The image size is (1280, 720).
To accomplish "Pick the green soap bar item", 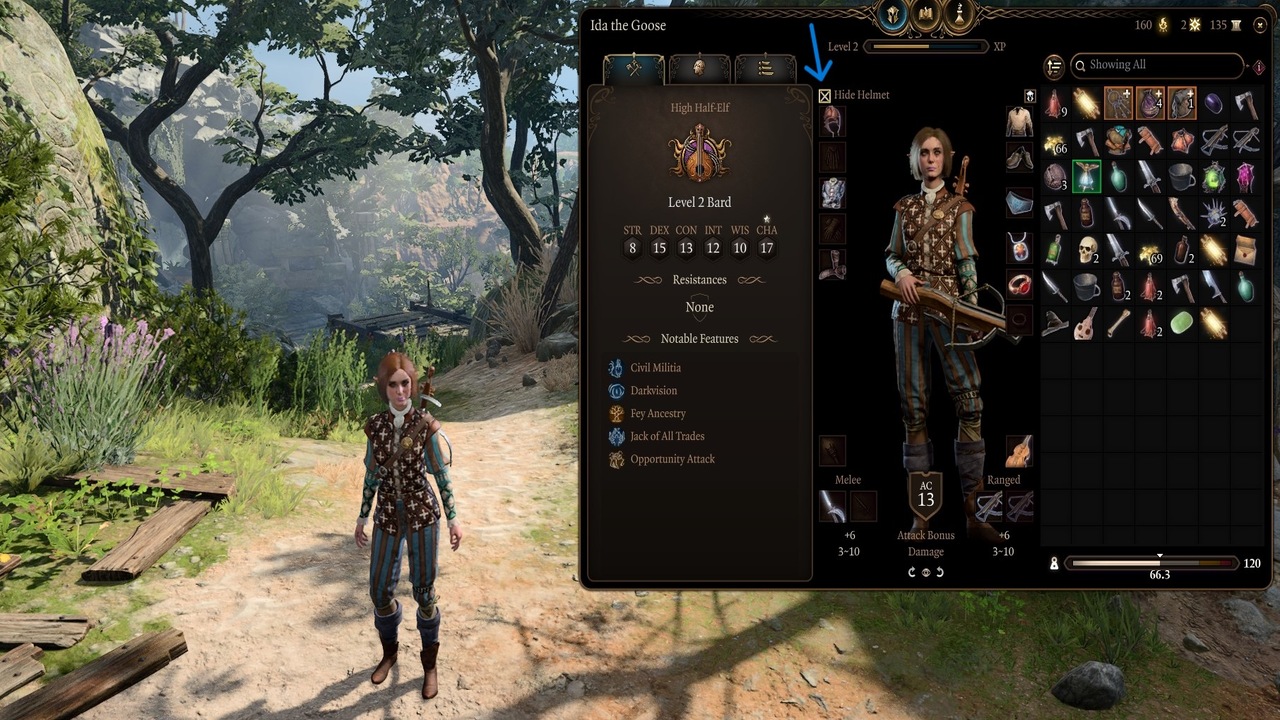I will coord(1182,323).
